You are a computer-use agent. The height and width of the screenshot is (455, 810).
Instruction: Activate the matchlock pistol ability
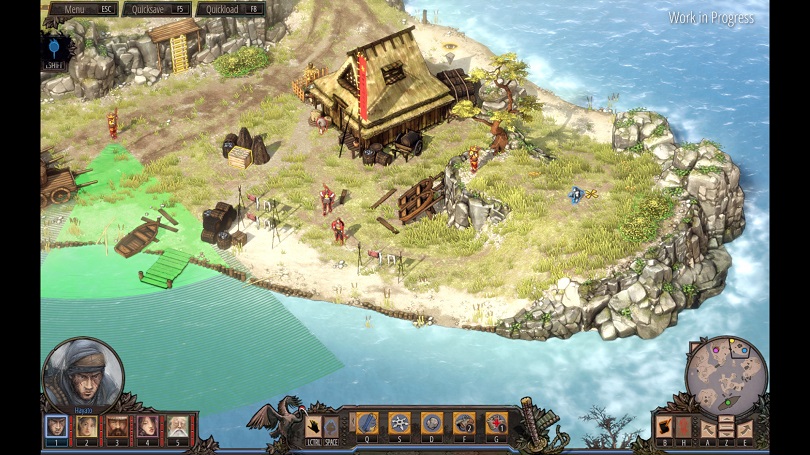(x=463, y=422)
